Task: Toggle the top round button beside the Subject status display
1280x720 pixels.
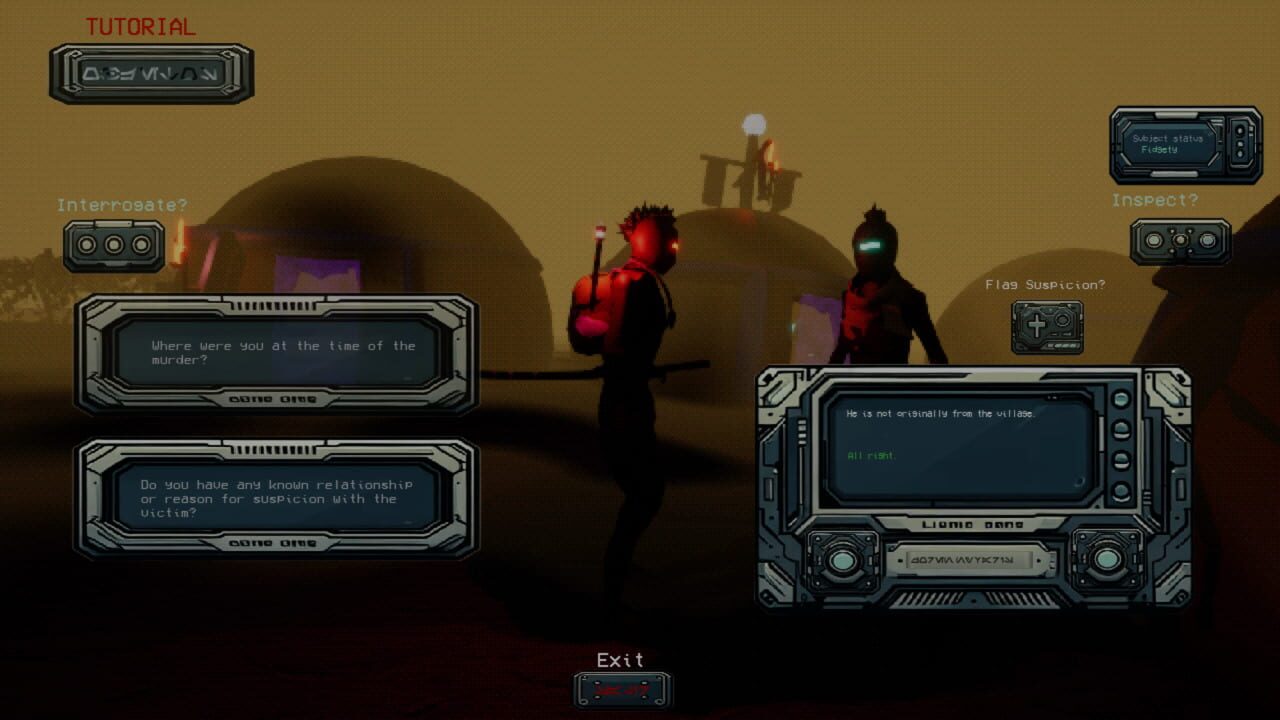Action: click(1240, 130)
